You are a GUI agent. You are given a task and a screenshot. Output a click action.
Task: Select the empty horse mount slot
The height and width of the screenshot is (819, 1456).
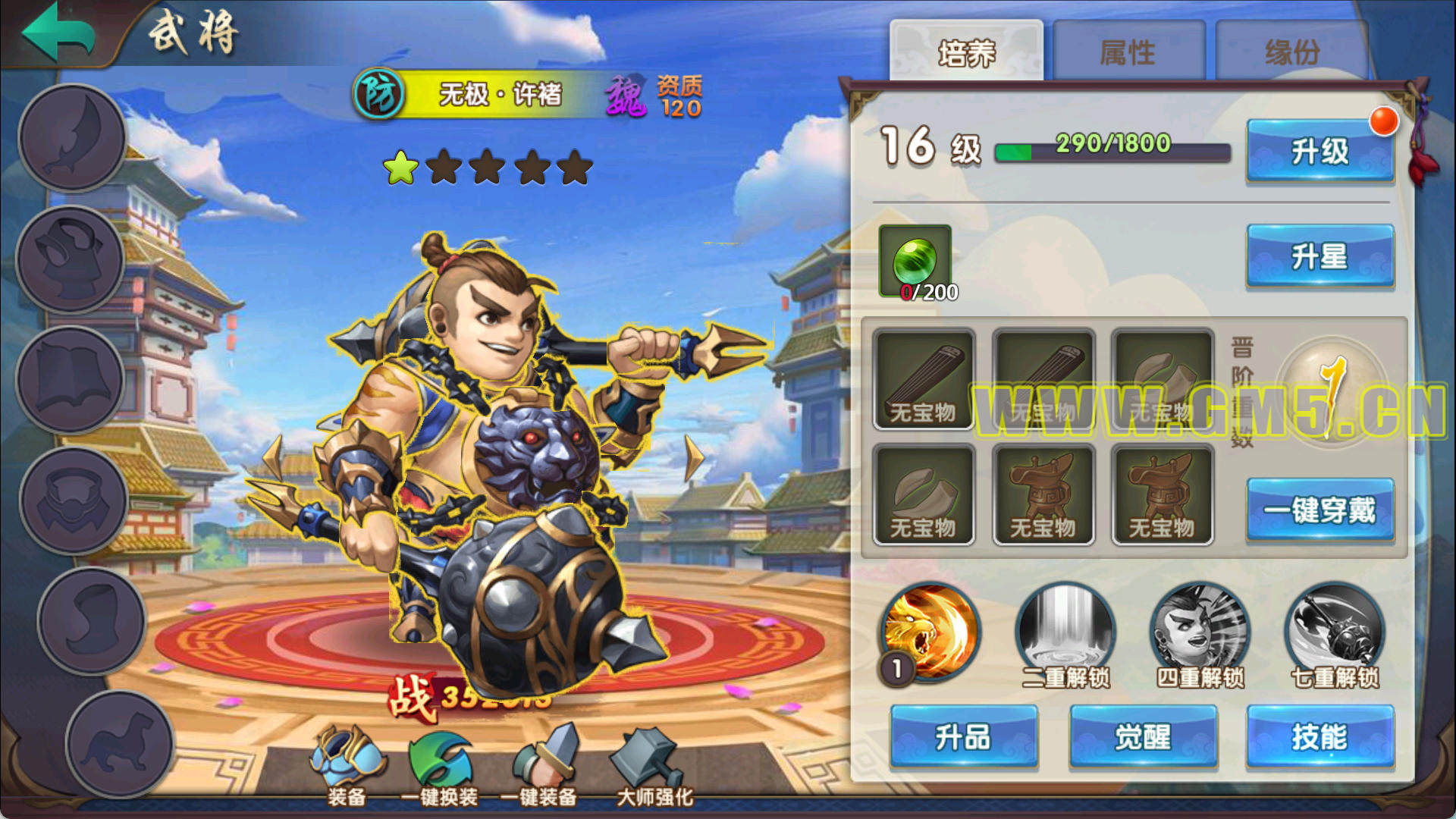tap(120, 743)
